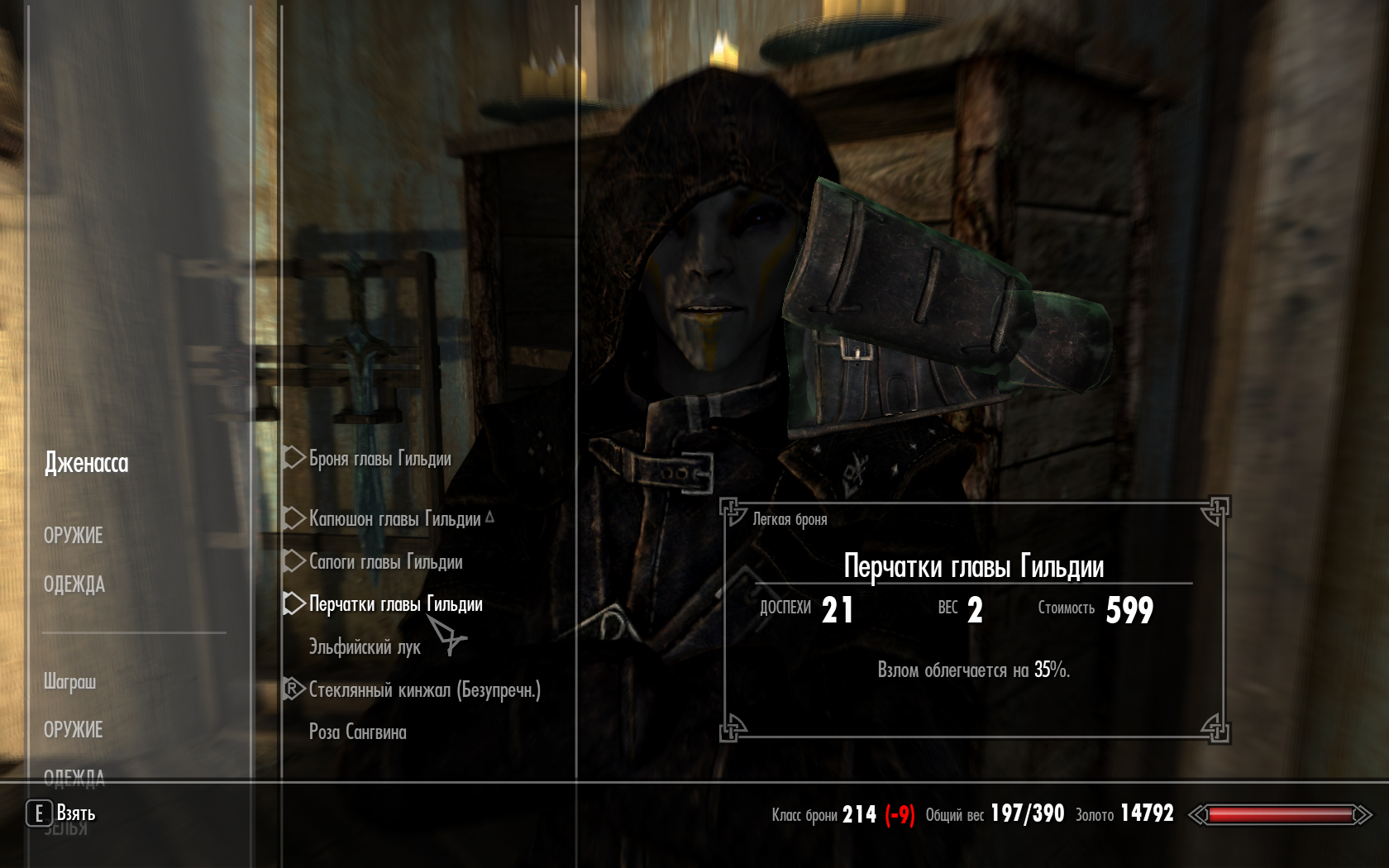Select Капюшон главы Гильдии item
Screen dimensions: 1389x868
click(x=394, y=519)
